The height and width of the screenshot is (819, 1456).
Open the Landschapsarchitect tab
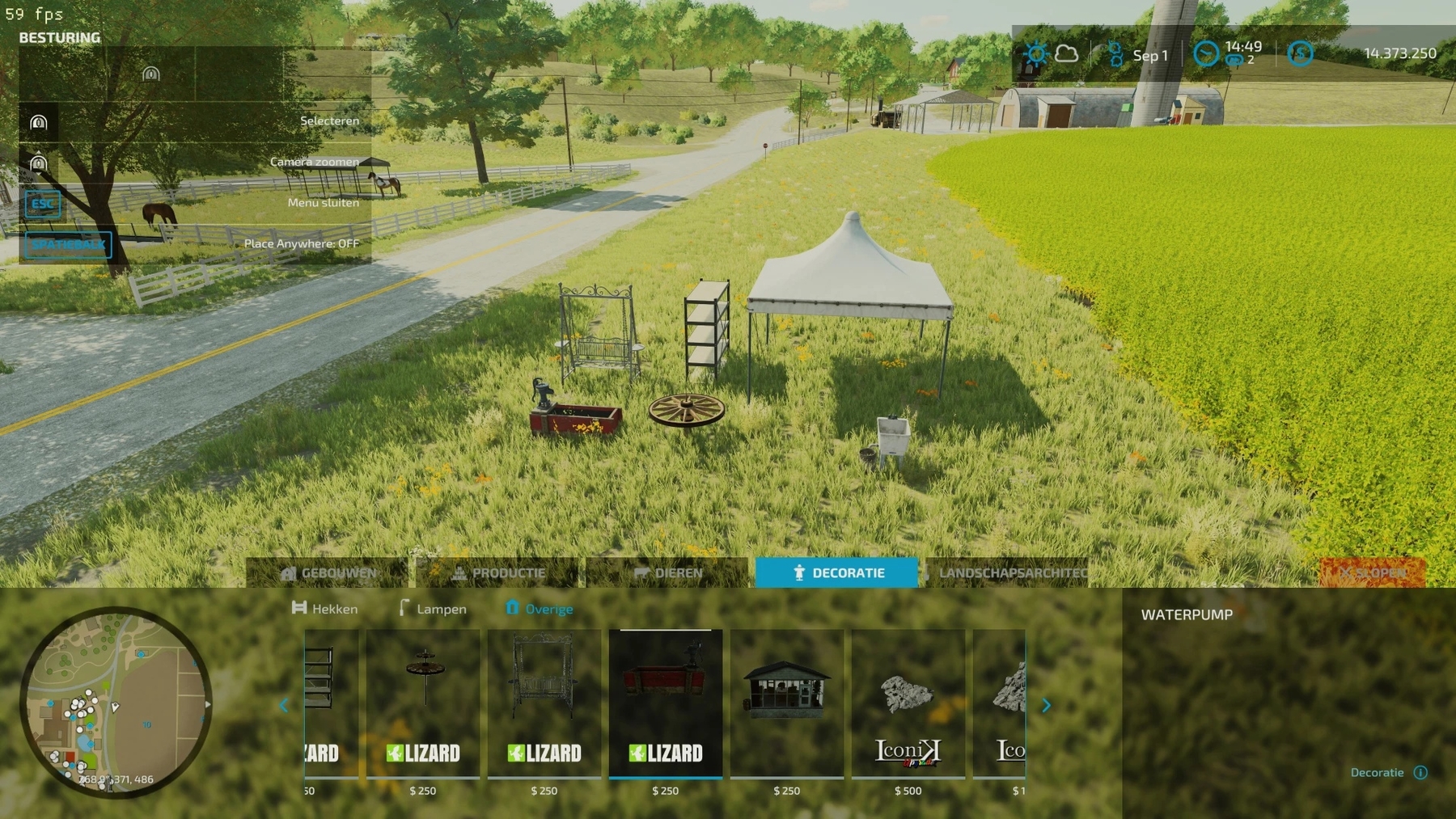[x=1007, y=573]
